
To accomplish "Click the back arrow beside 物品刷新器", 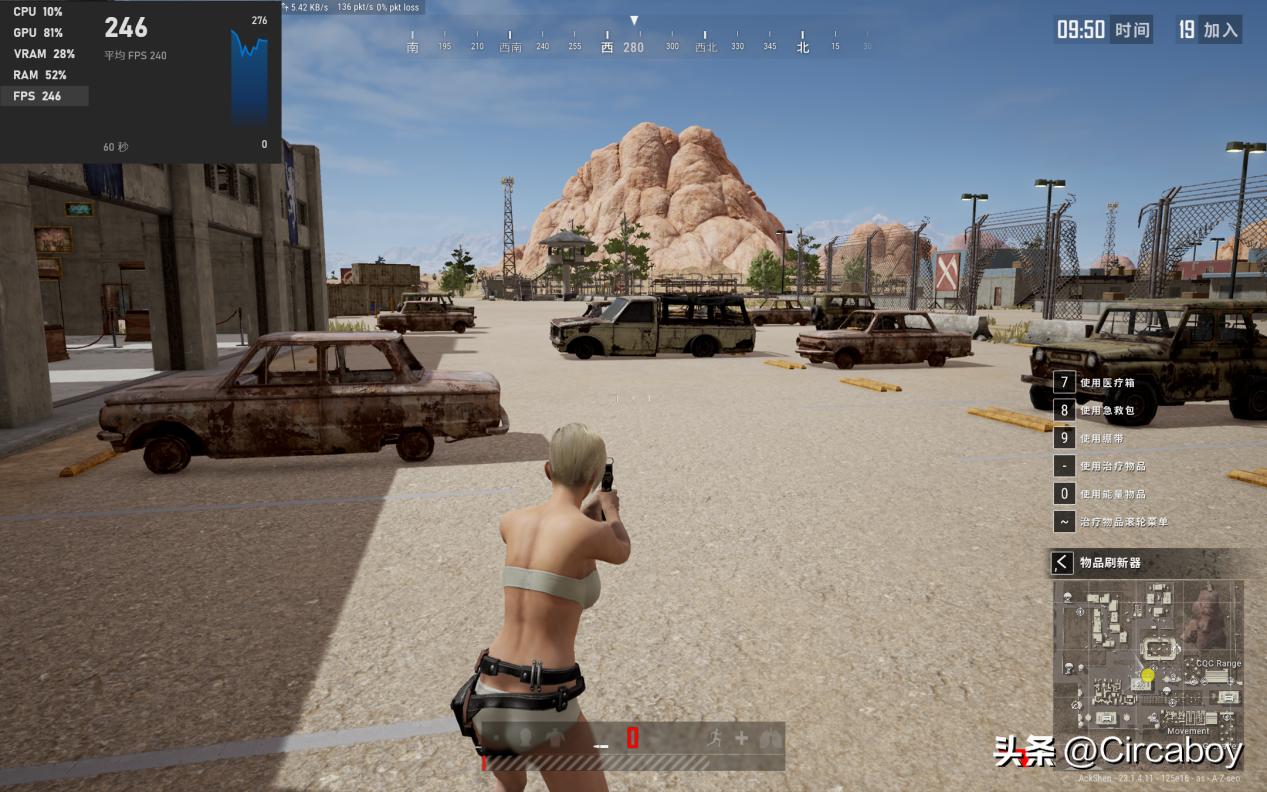I will 1062,563.
